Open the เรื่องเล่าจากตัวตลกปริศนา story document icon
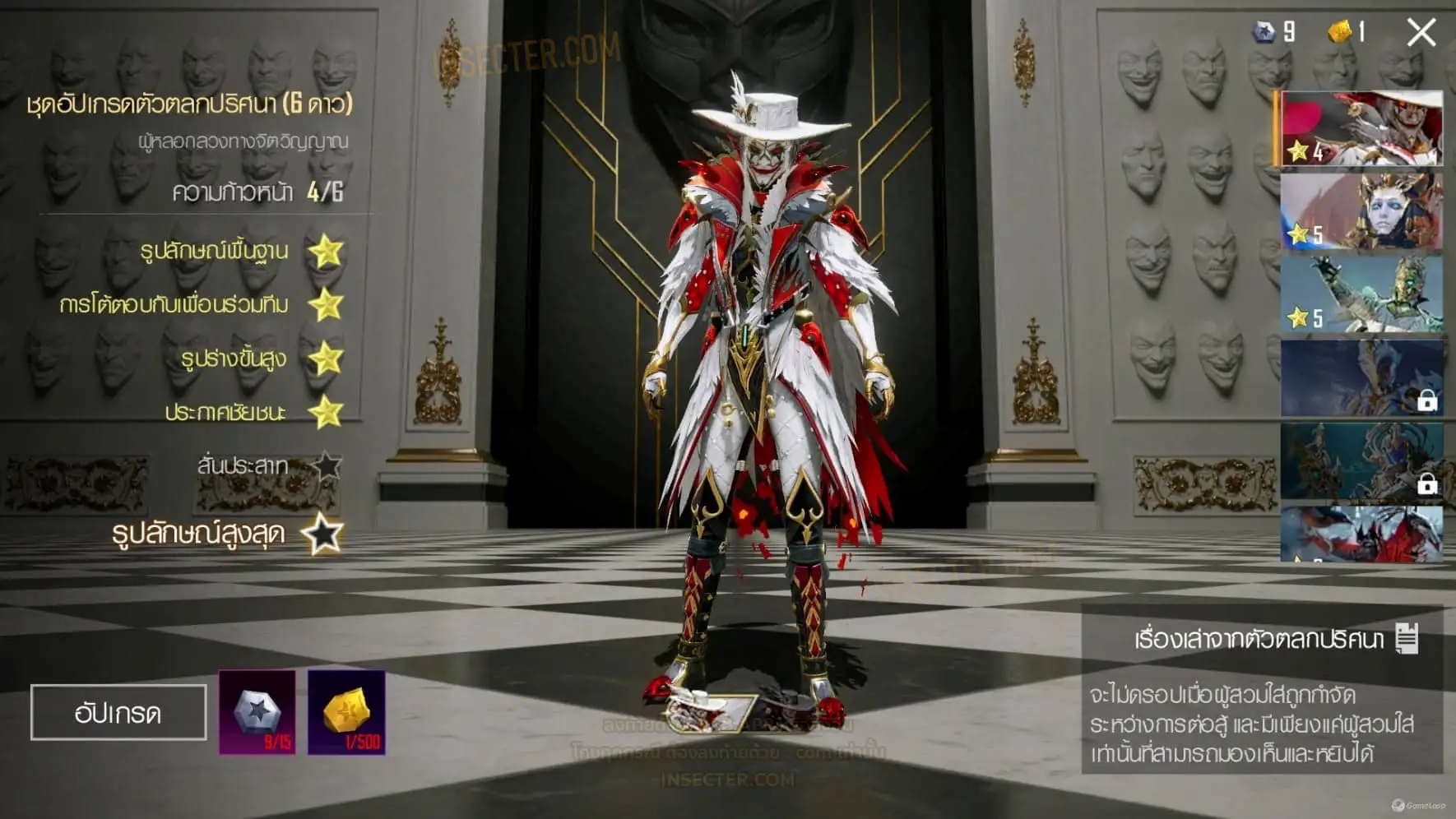The image size is (1456, 819). 1407,638
